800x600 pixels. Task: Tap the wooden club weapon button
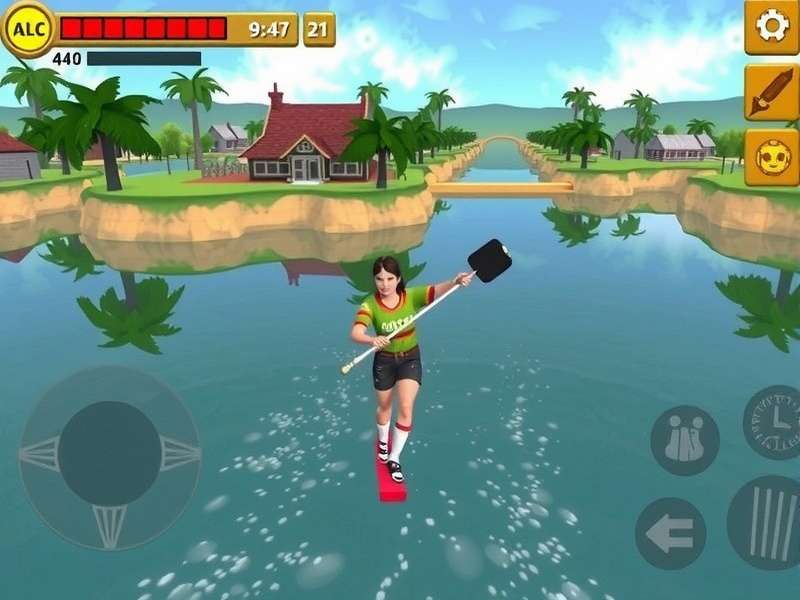(772, 92)
